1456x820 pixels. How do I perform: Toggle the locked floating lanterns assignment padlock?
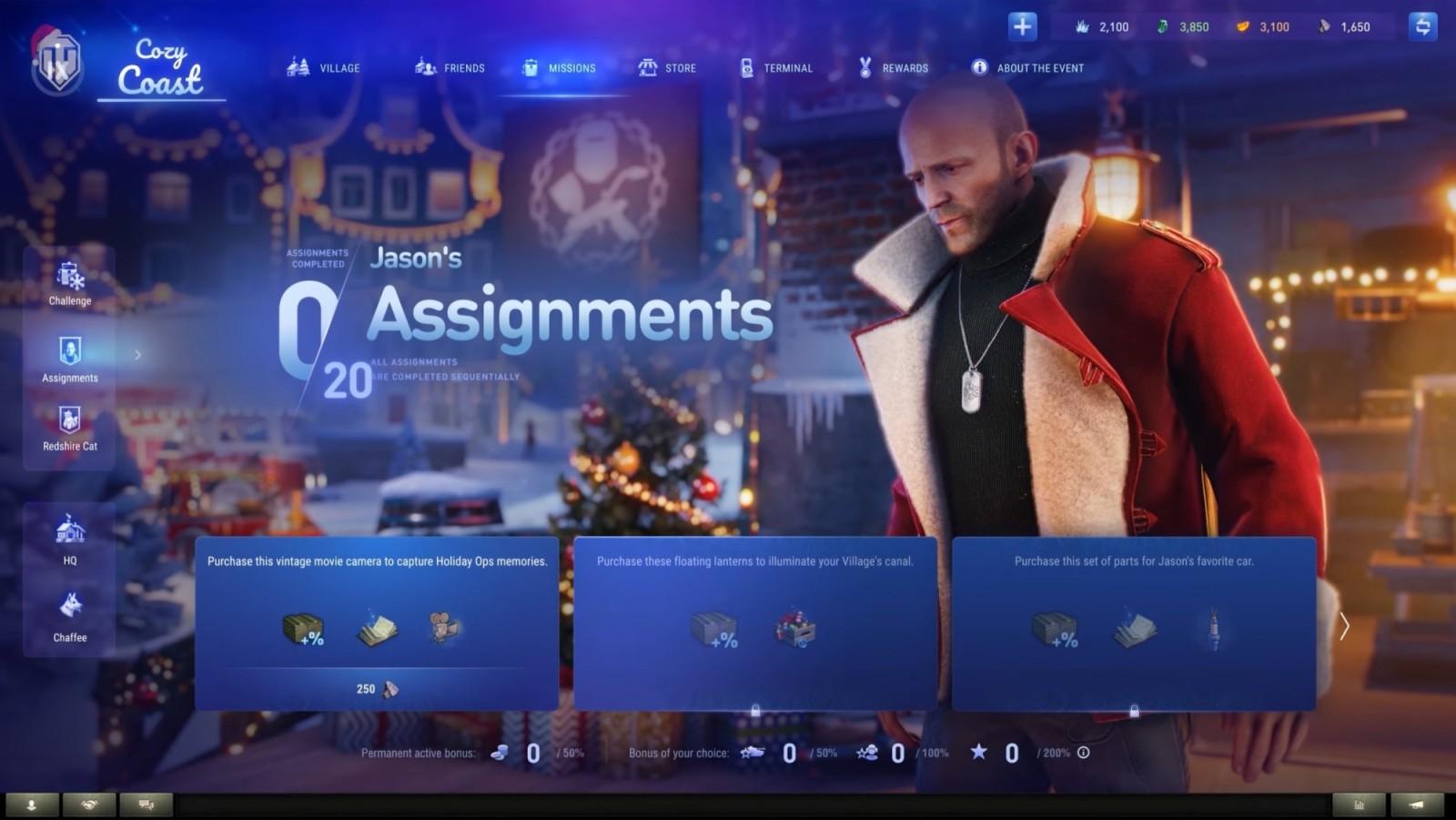[x=756, y=709]
